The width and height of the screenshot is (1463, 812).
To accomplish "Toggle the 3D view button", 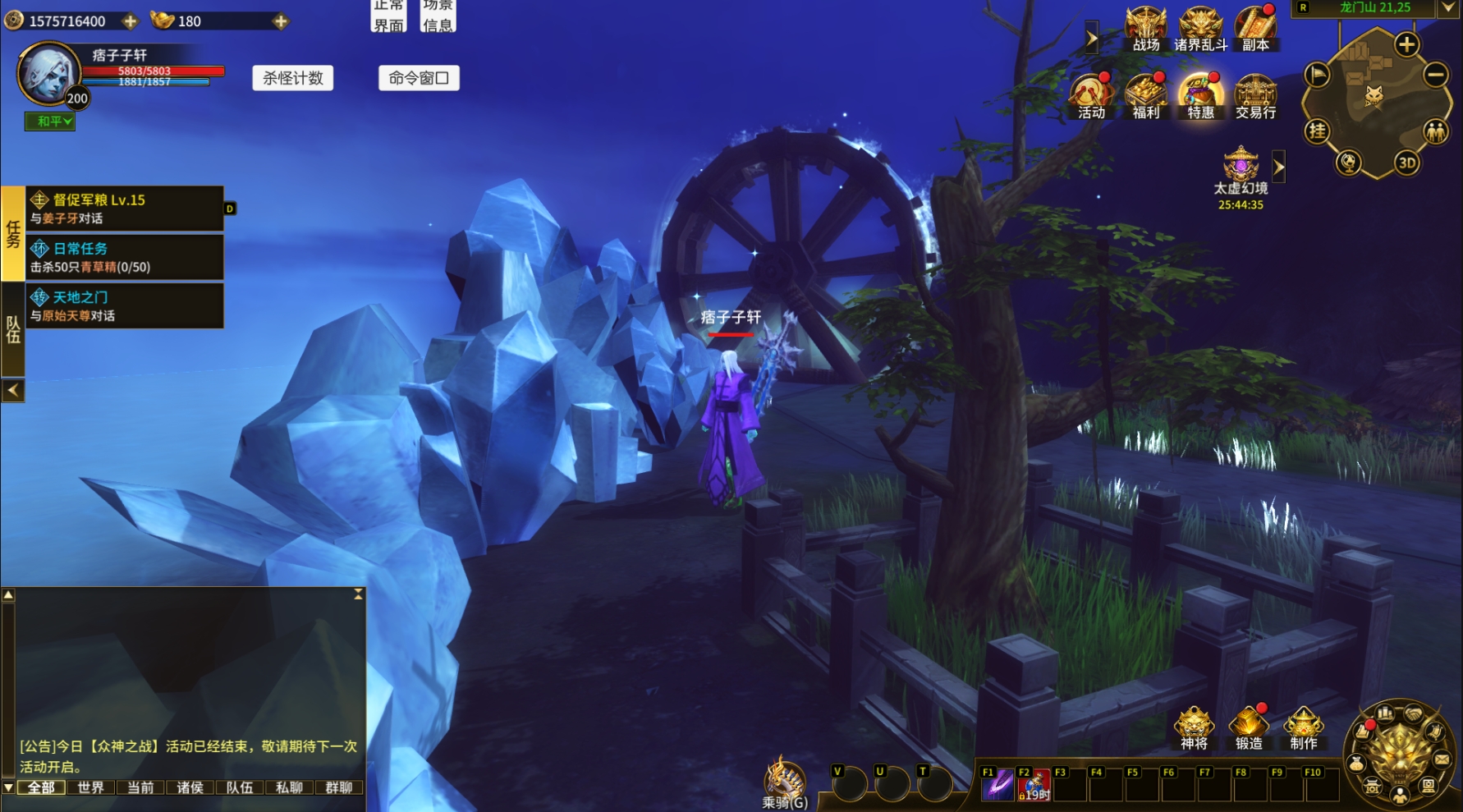I will tap(1407, 163).
